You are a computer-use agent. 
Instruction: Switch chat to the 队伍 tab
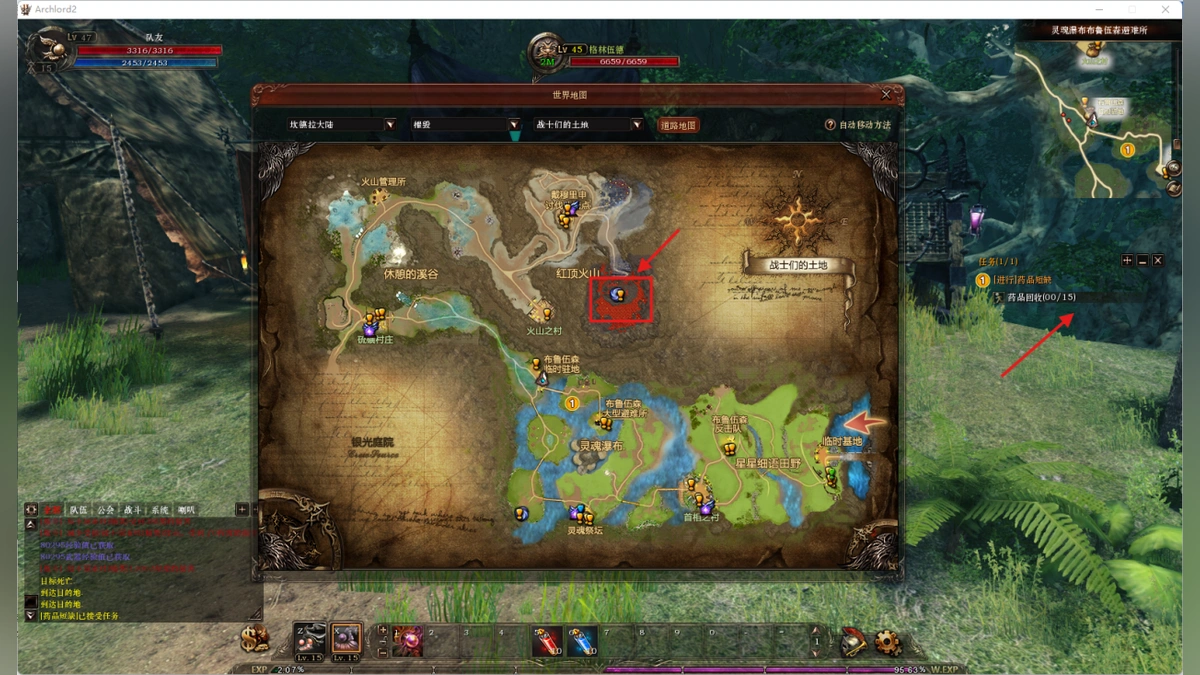[x=79, y=510]
